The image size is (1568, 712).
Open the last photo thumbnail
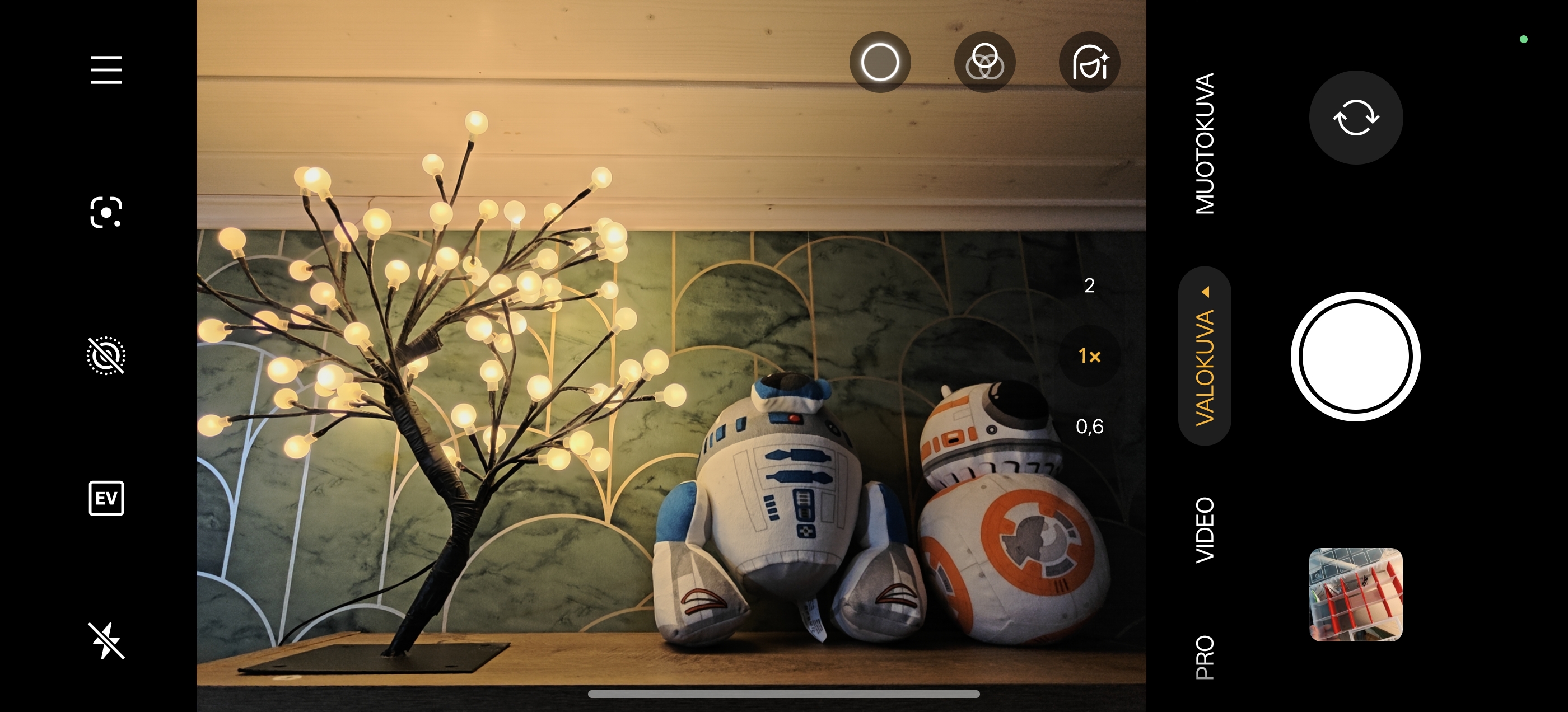1356,594
